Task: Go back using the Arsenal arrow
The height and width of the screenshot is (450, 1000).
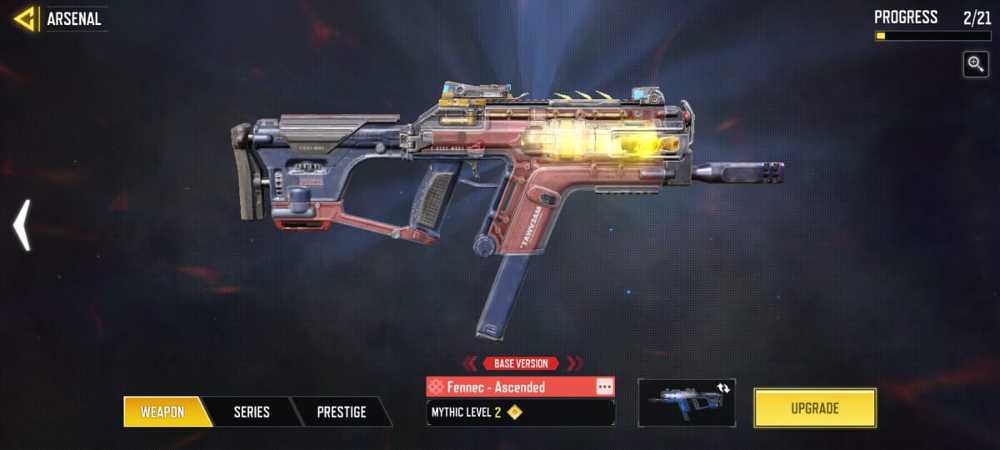Action: click(25, 18)
